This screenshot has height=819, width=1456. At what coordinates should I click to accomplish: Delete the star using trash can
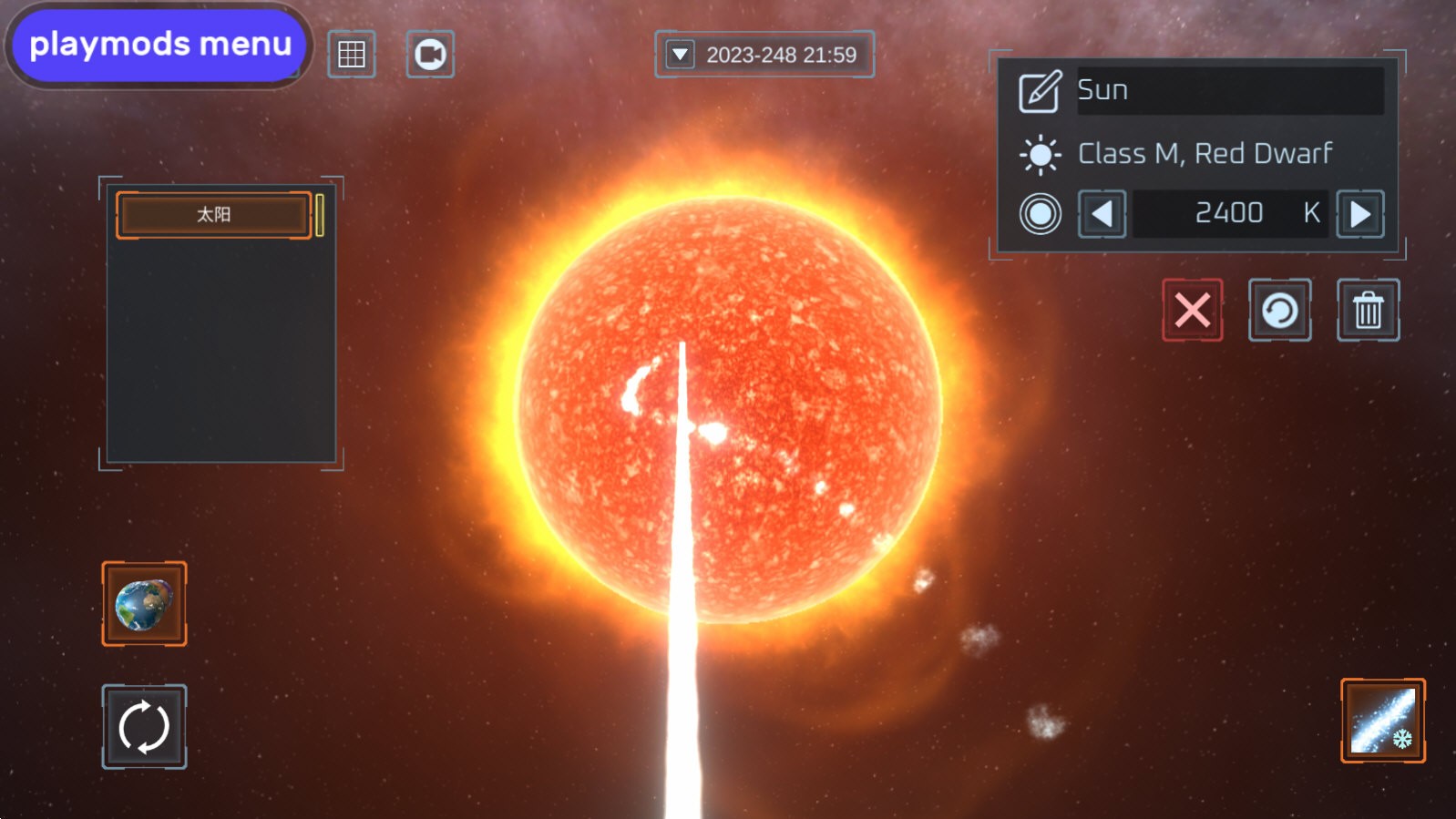(1368, 311)
